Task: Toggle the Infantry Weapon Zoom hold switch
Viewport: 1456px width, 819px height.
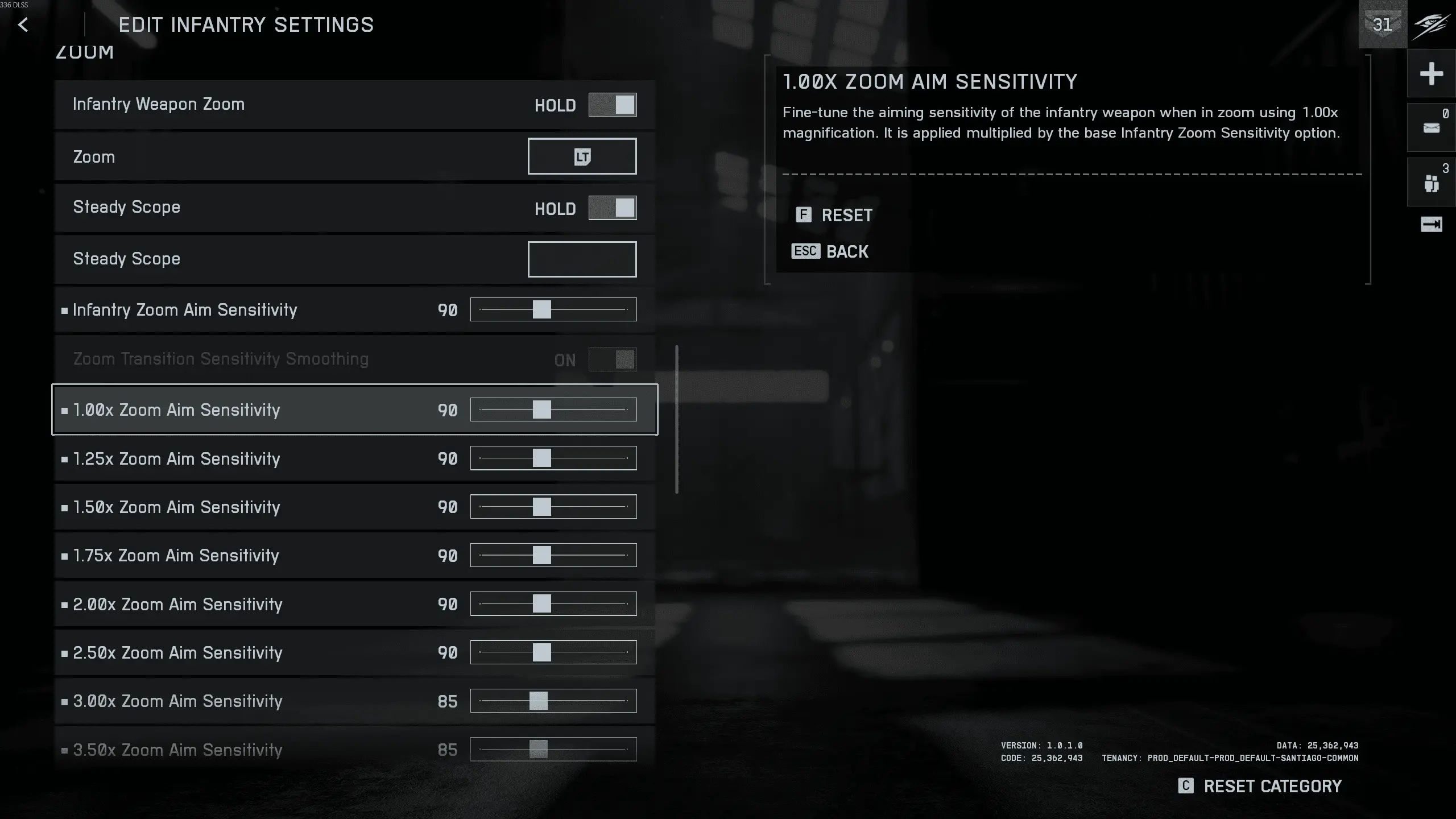Action: click(x=612, y=105)
